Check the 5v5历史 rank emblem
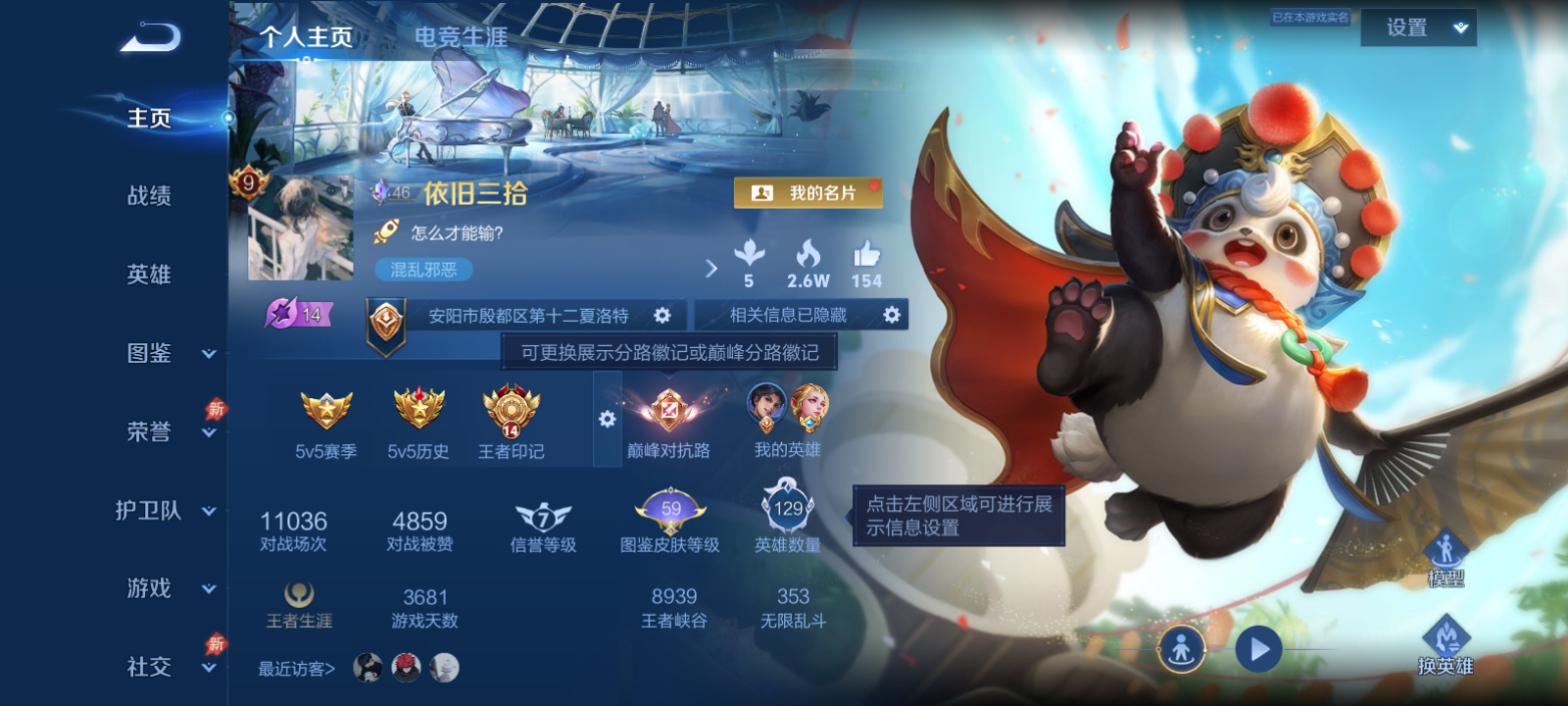Viewport: 1568px width, 706px height. 416,410
